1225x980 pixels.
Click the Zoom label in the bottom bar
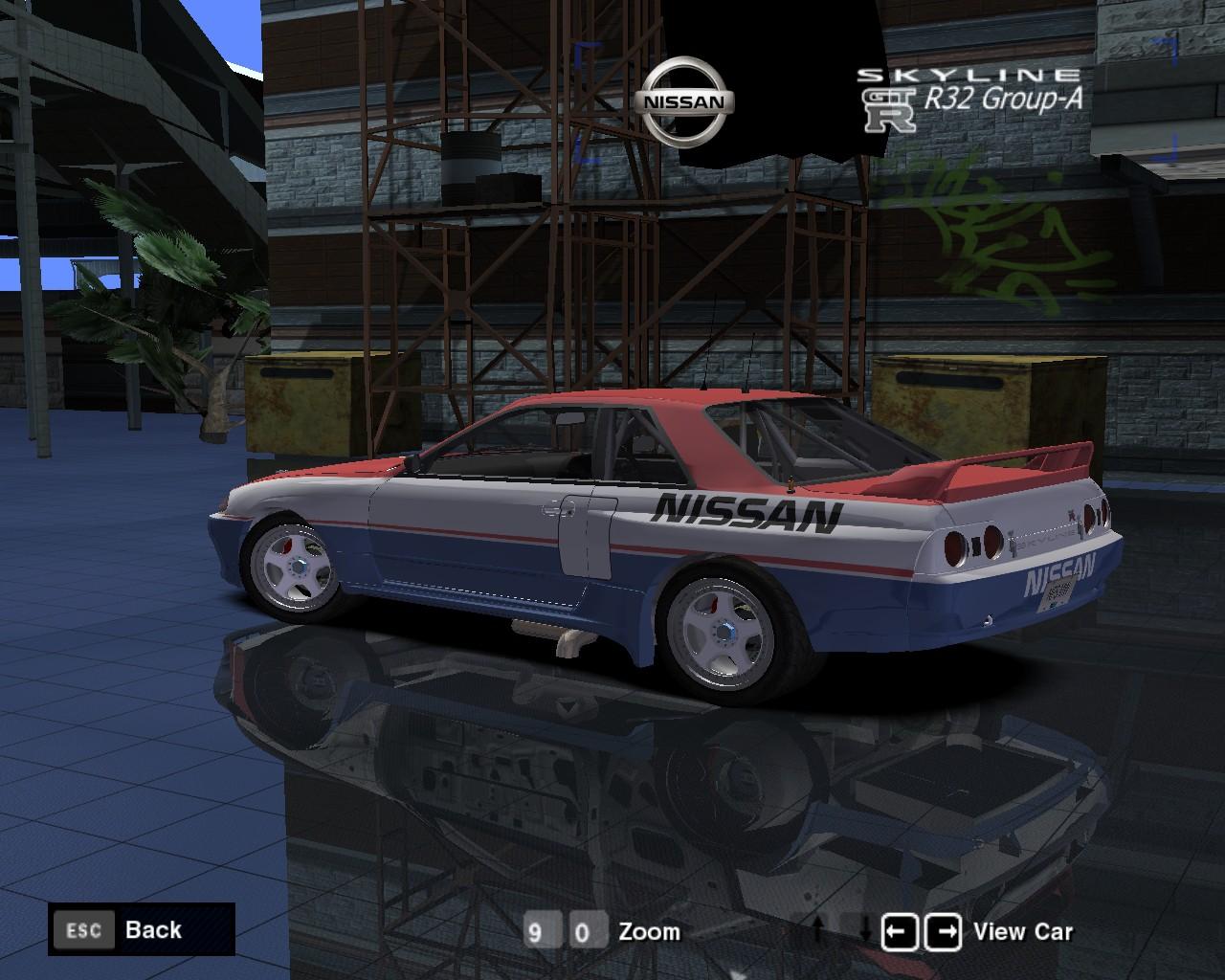(650, 930)
